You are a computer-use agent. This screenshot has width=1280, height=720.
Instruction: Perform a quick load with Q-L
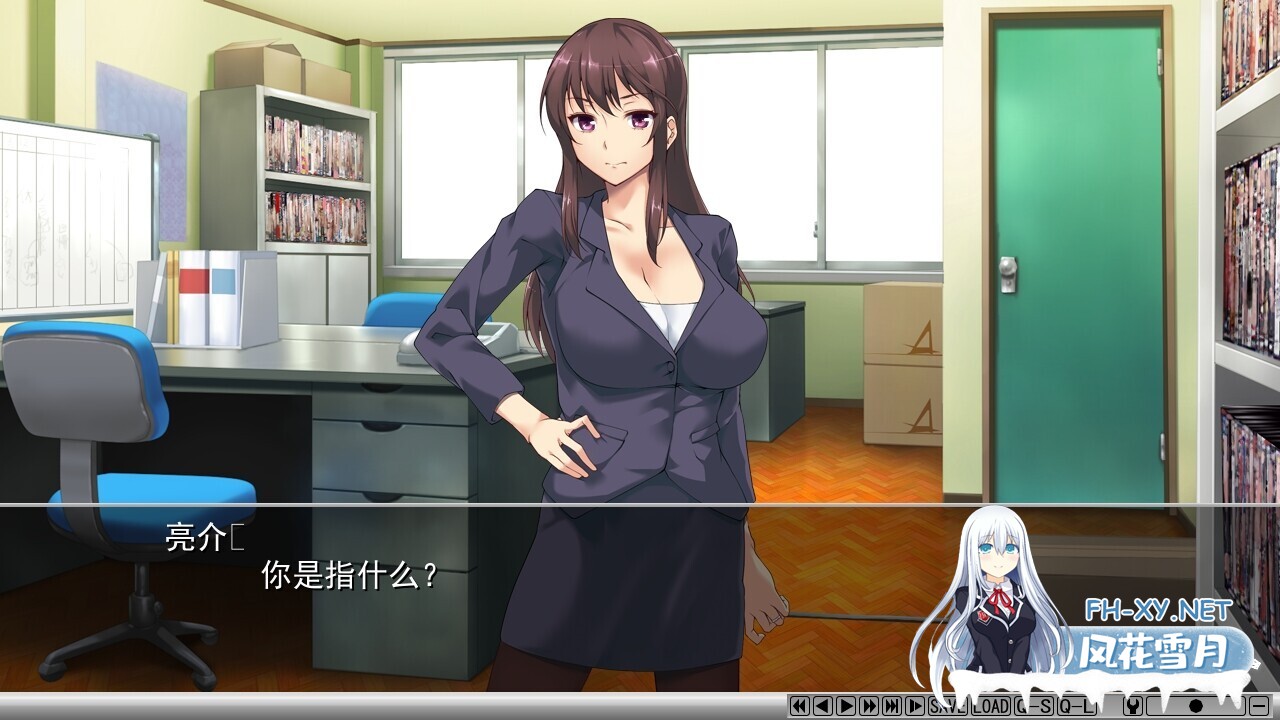[1075, 706]
